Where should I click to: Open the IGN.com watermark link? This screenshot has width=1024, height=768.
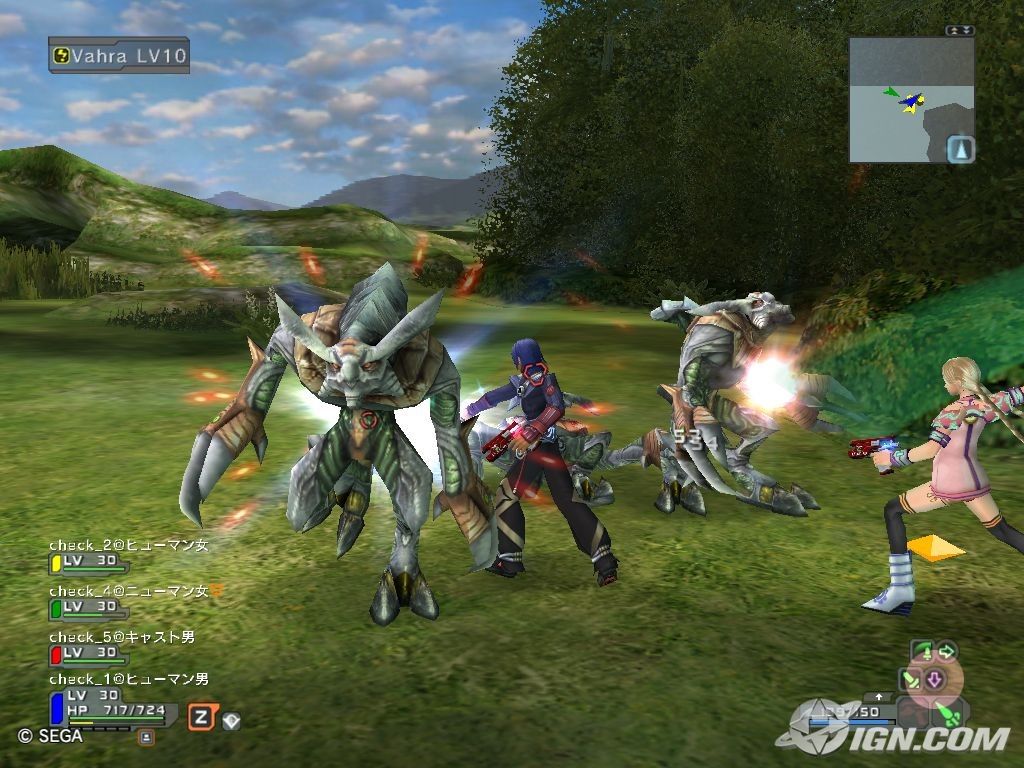coord(900,738)
